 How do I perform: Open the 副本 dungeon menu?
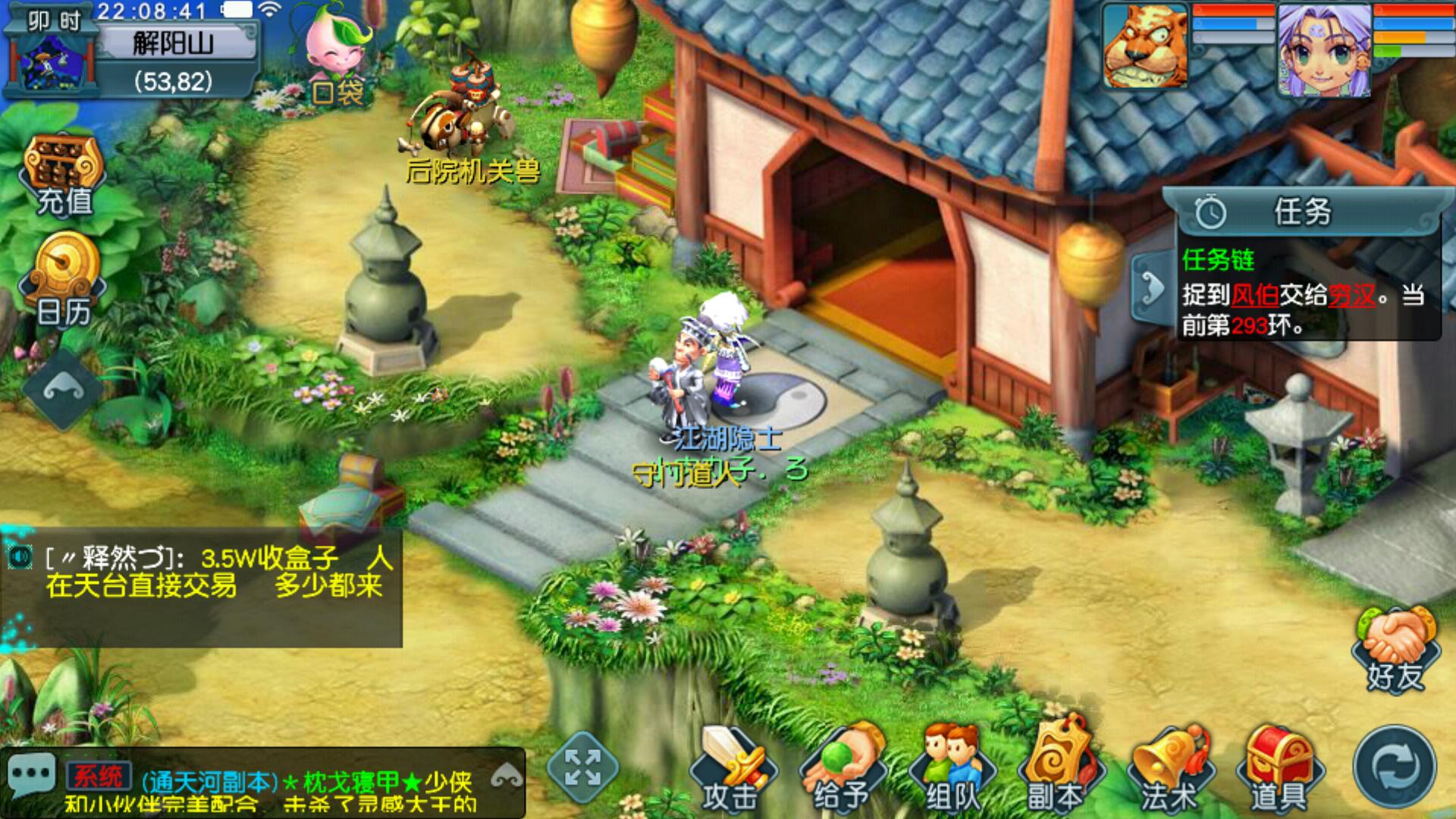[x=1056, y=770]
